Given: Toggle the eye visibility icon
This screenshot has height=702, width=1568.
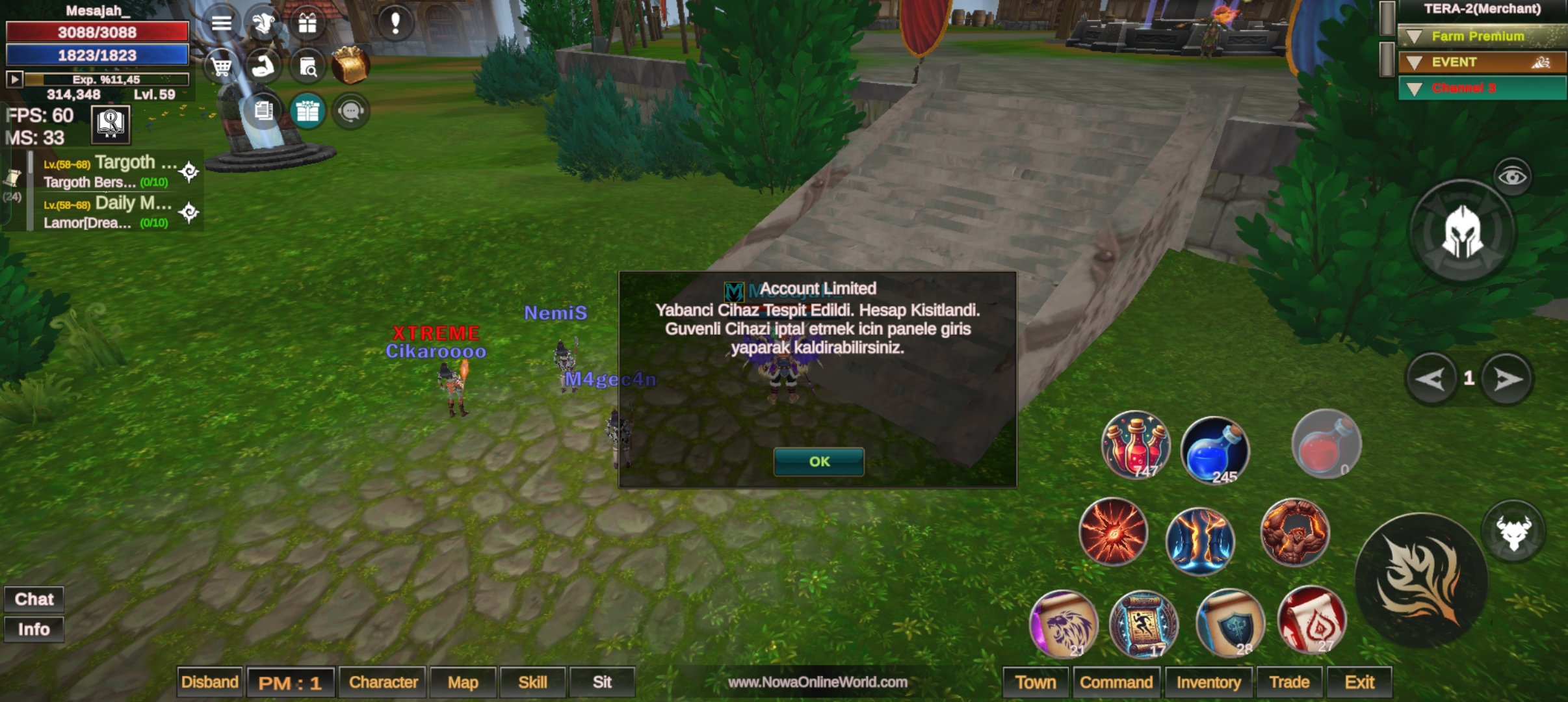Looking at the screenshot, I should point(1512,176).
